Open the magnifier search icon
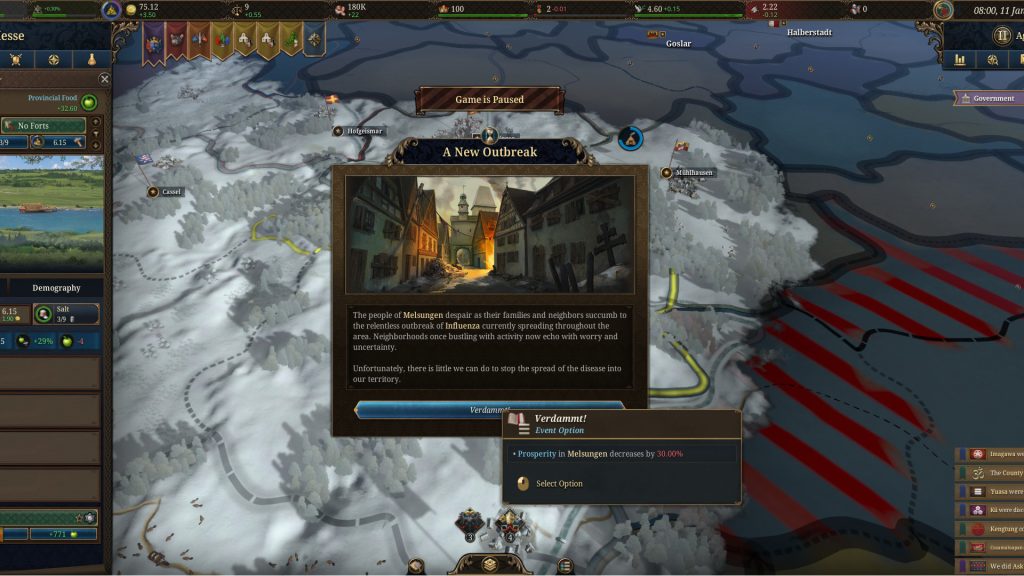1024x576 pixels. [x=992, y=60]
